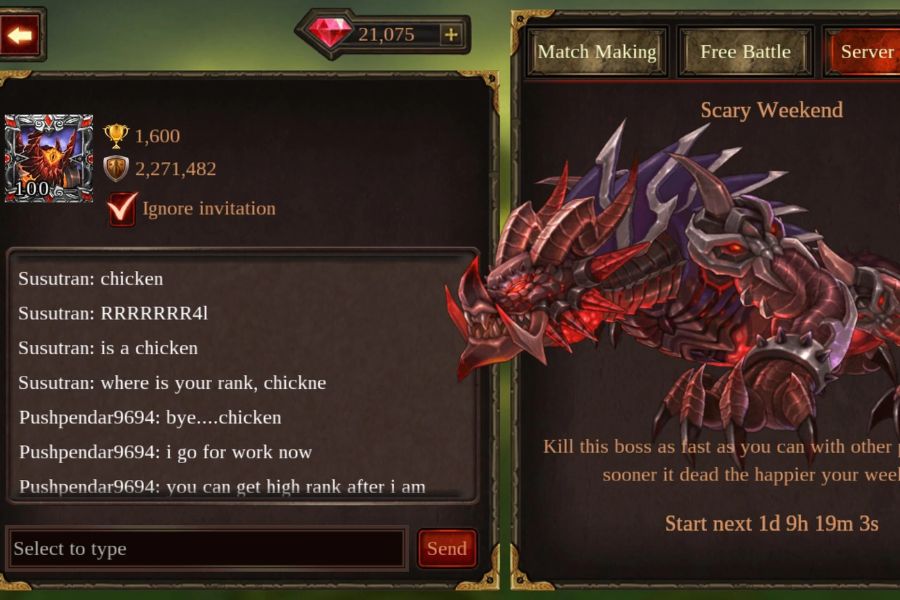Image resolution: width=900 pixels, height=600 pixels.
Task: Click the chat input field
Action: click(206, 549)
